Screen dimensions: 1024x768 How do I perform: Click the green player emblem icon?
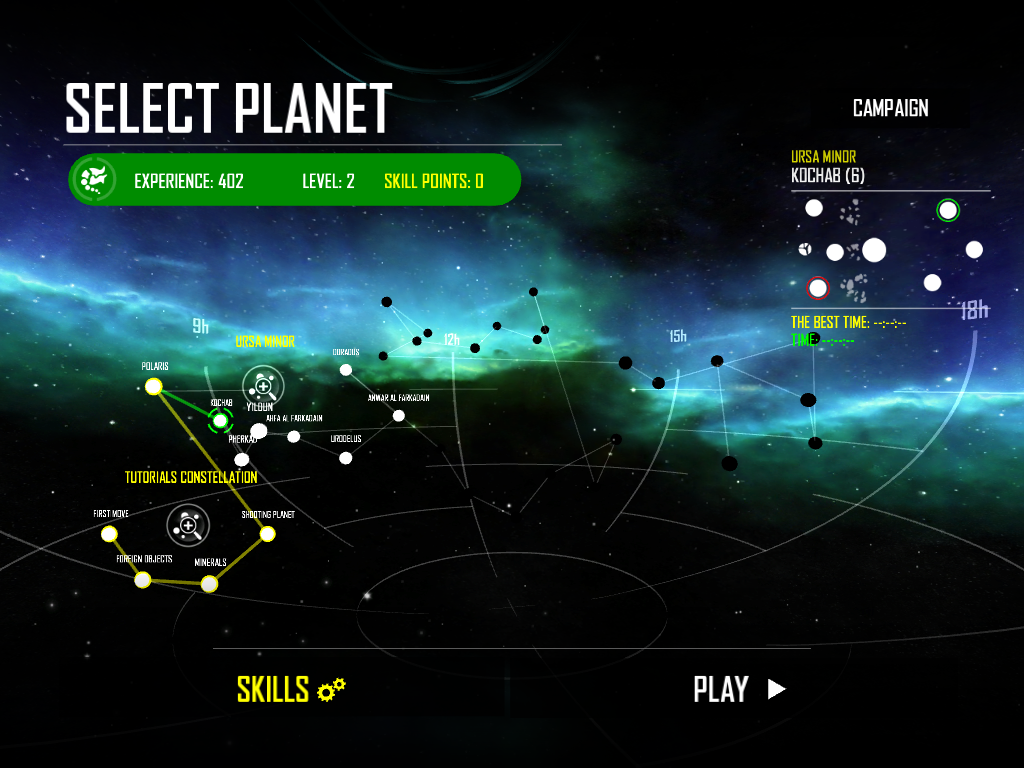pos(93,180)
